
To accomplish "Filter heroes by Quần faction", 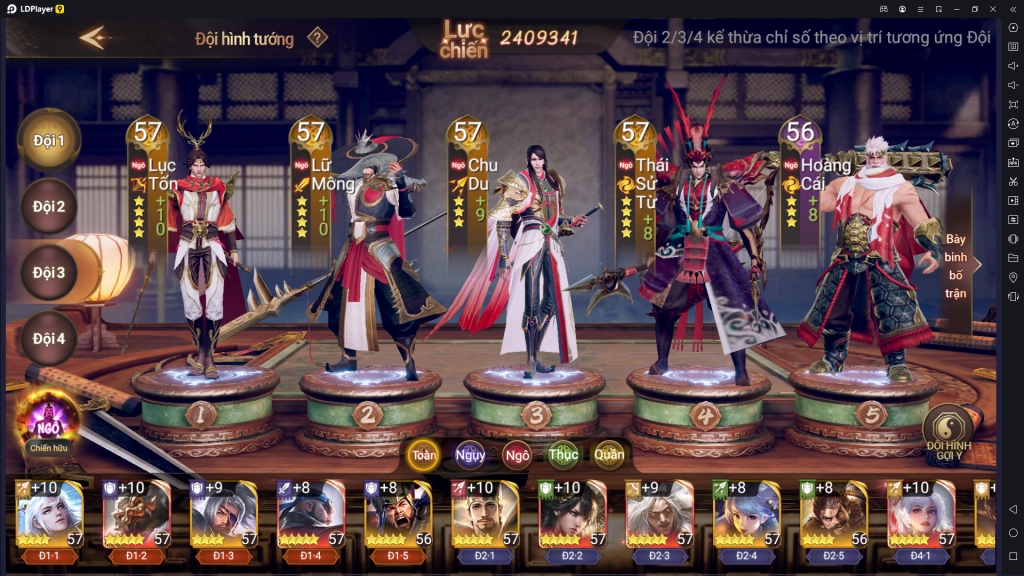I will pyautogui.click(x=609, y=454).
